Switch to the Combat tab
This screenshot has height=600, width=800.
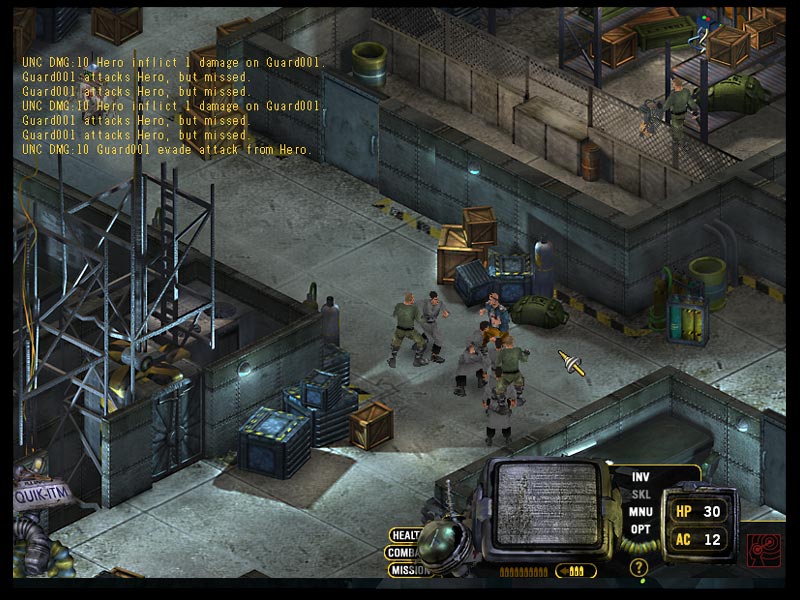(403, 552)
